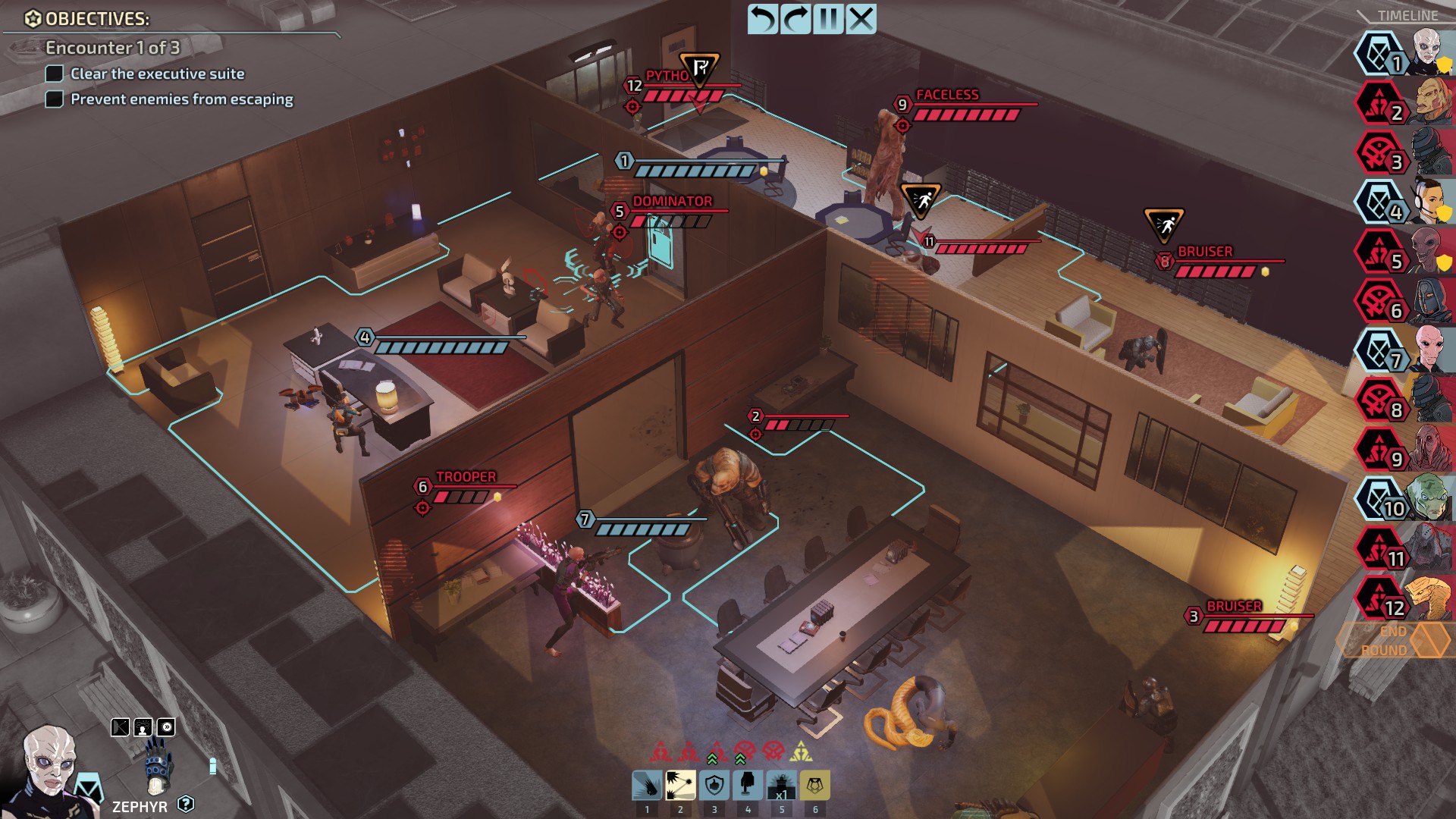Activate the fist strike ability in slot 1
The height and width of the screenshot is (819, 1456).
coord(647,786)
